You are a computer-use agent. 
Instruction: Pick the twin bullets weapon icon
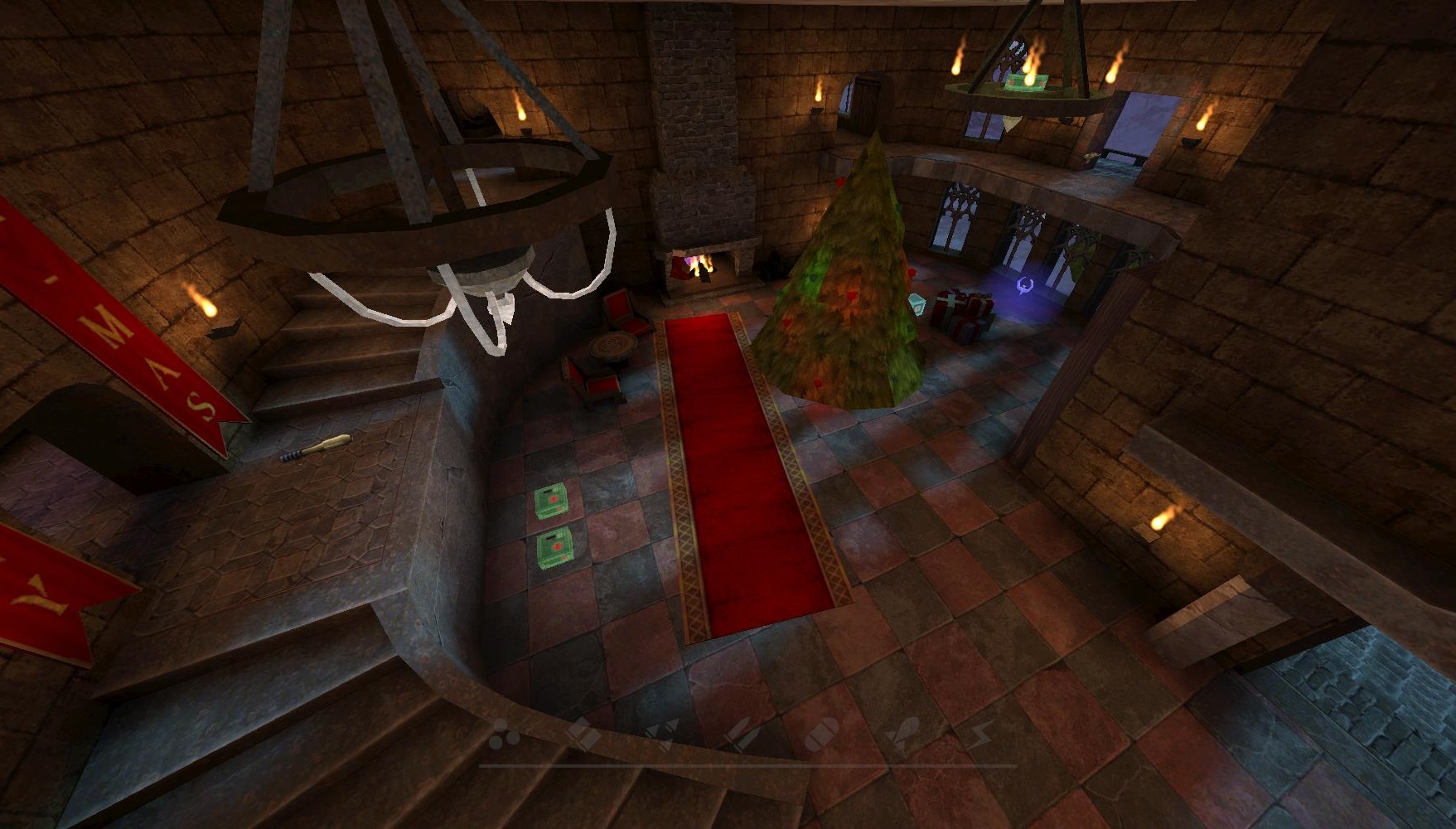click(x=740, y=734)
